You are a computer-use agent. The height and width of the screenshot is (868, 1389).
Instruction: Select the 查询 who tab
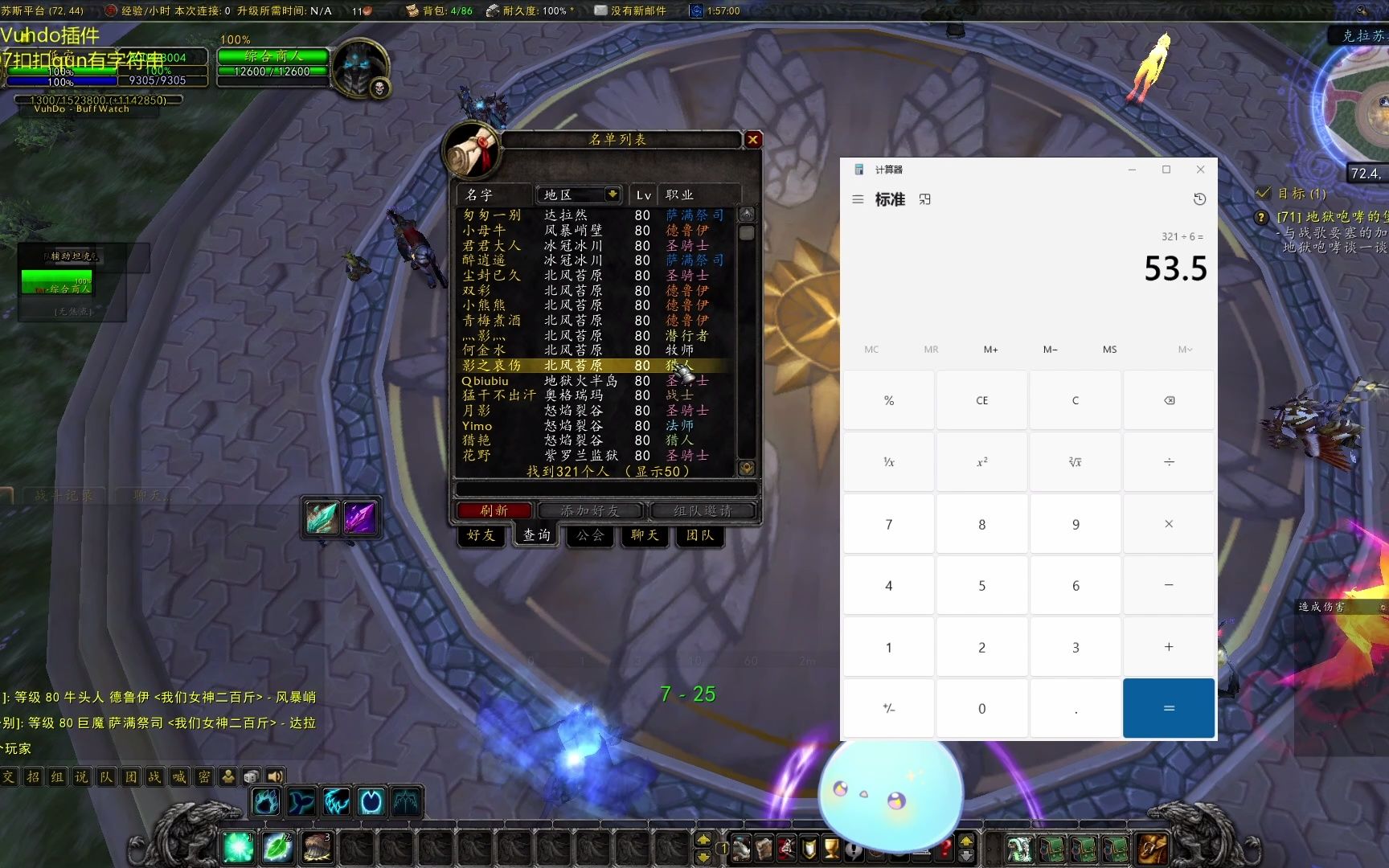click(x=536, y=535)
